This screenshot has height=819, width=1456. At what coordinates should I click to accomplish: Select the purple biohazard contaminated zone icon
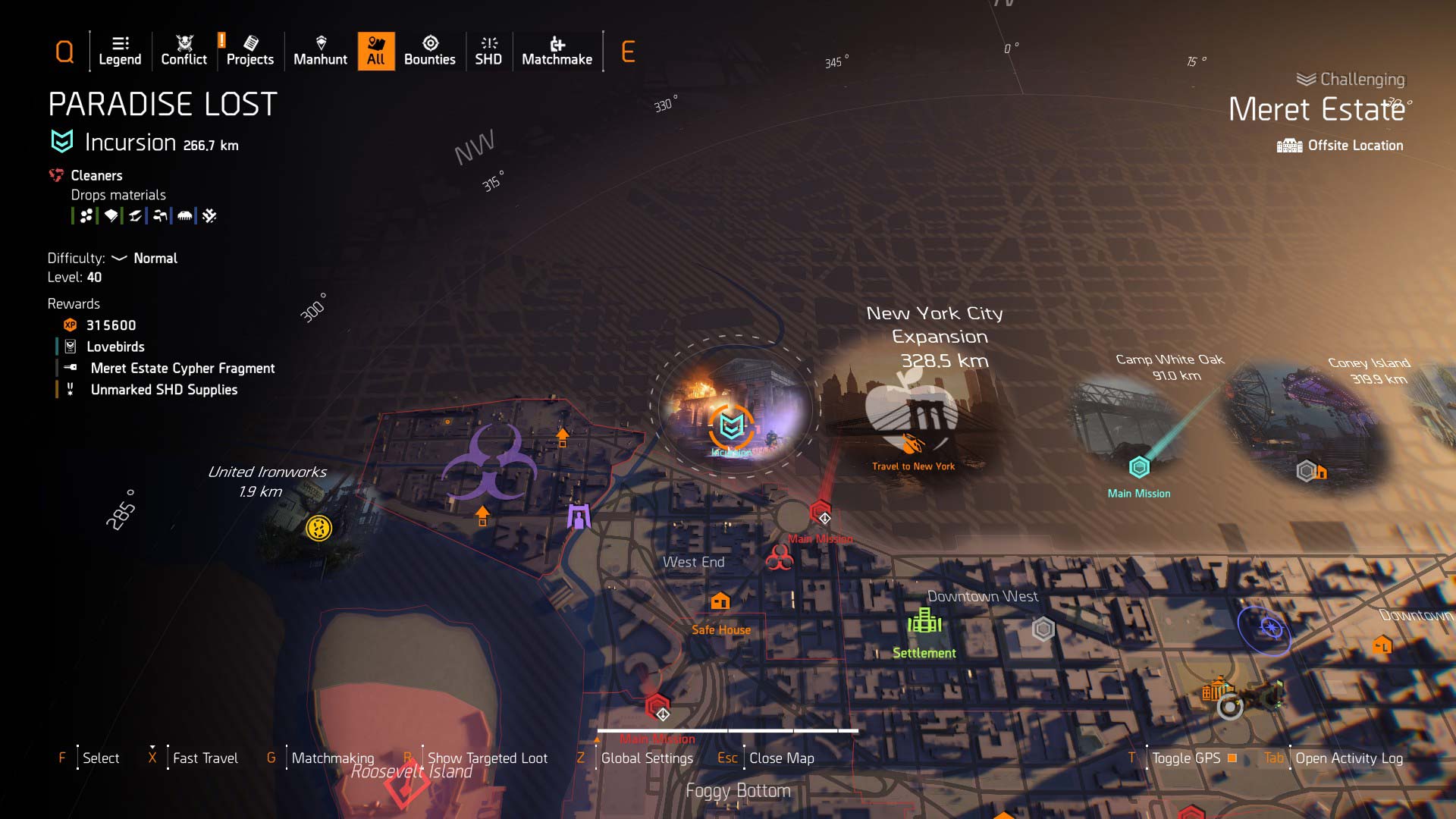click(x=494, y=463)
